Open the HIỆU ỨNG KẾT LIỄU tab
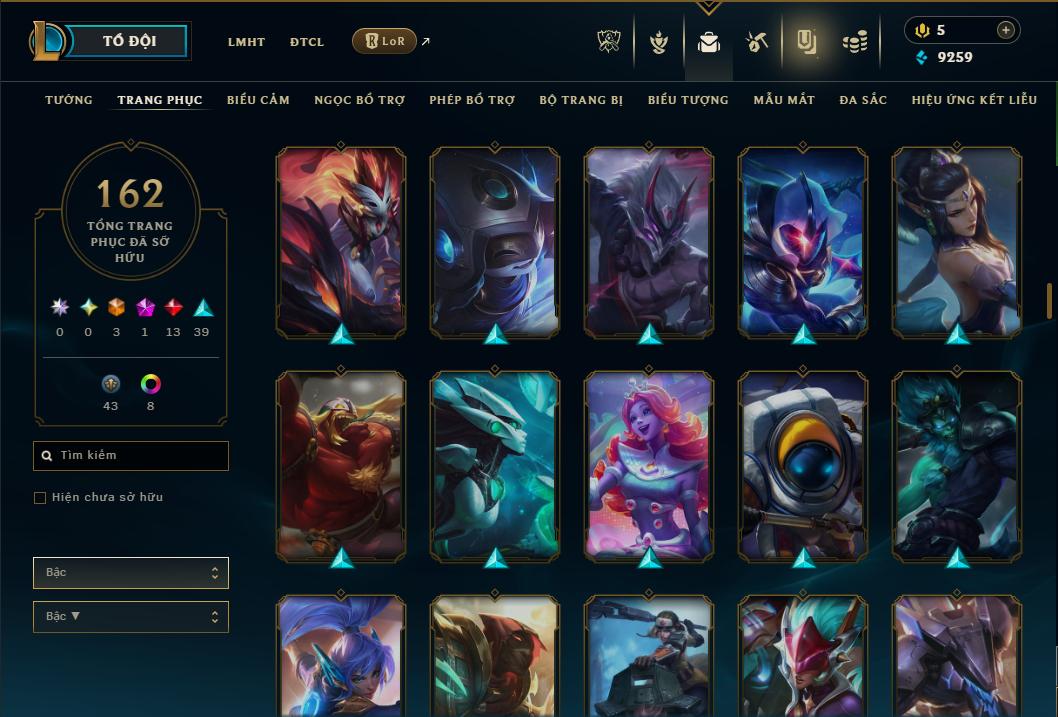Screen dimensions: 1058x717 [974, 100]
